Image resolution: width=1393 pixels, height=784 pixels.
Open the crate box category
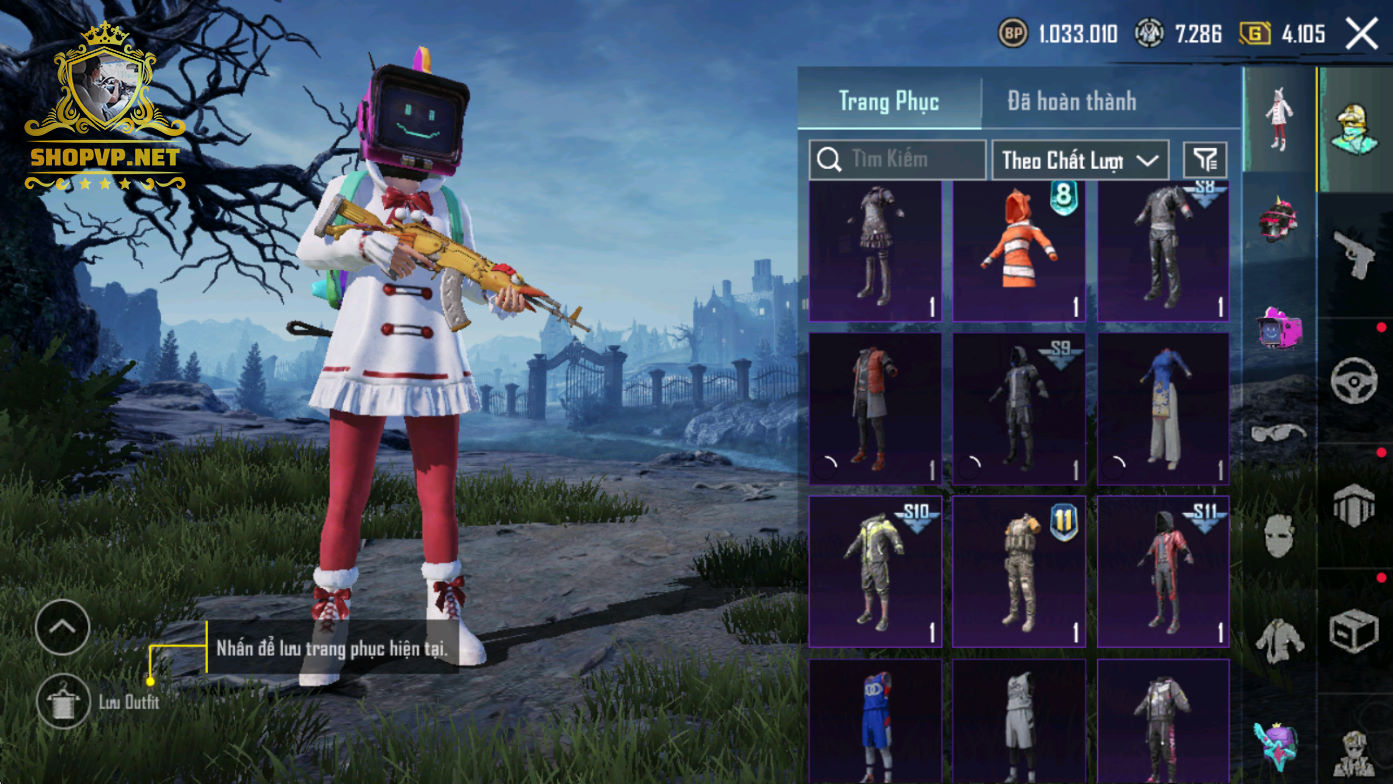click(1355, 632)
